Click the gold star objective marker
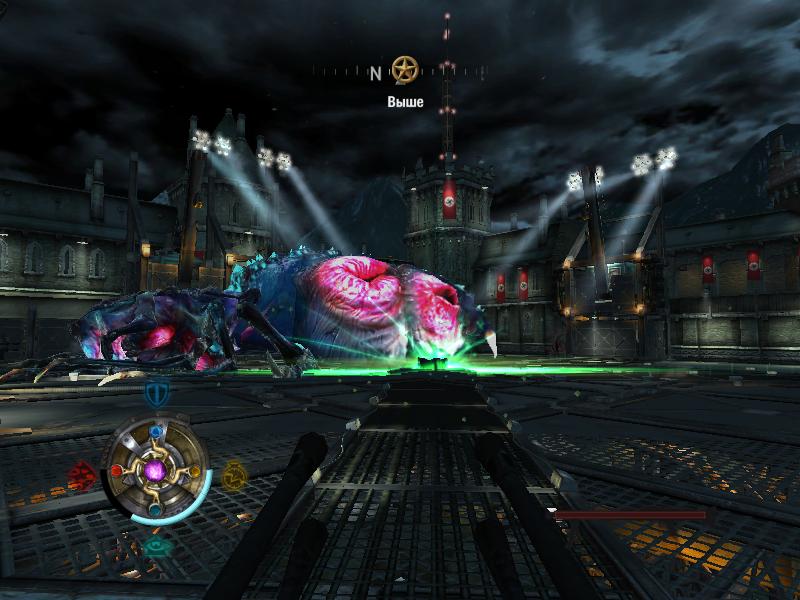800x600 pixels. (404, 70)
